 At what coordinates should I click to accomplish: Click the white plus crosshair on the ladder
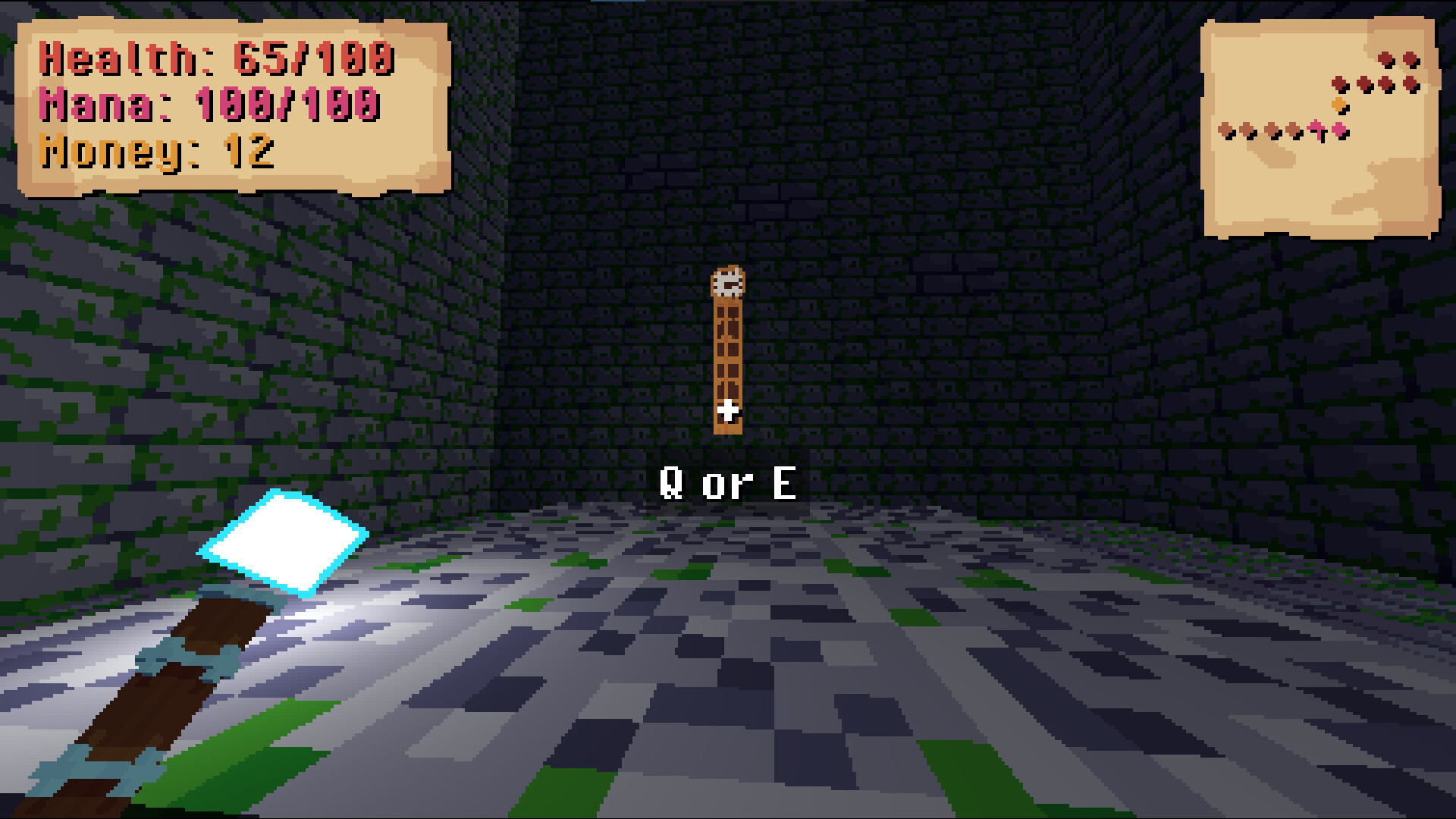click(x=730, y=409)
